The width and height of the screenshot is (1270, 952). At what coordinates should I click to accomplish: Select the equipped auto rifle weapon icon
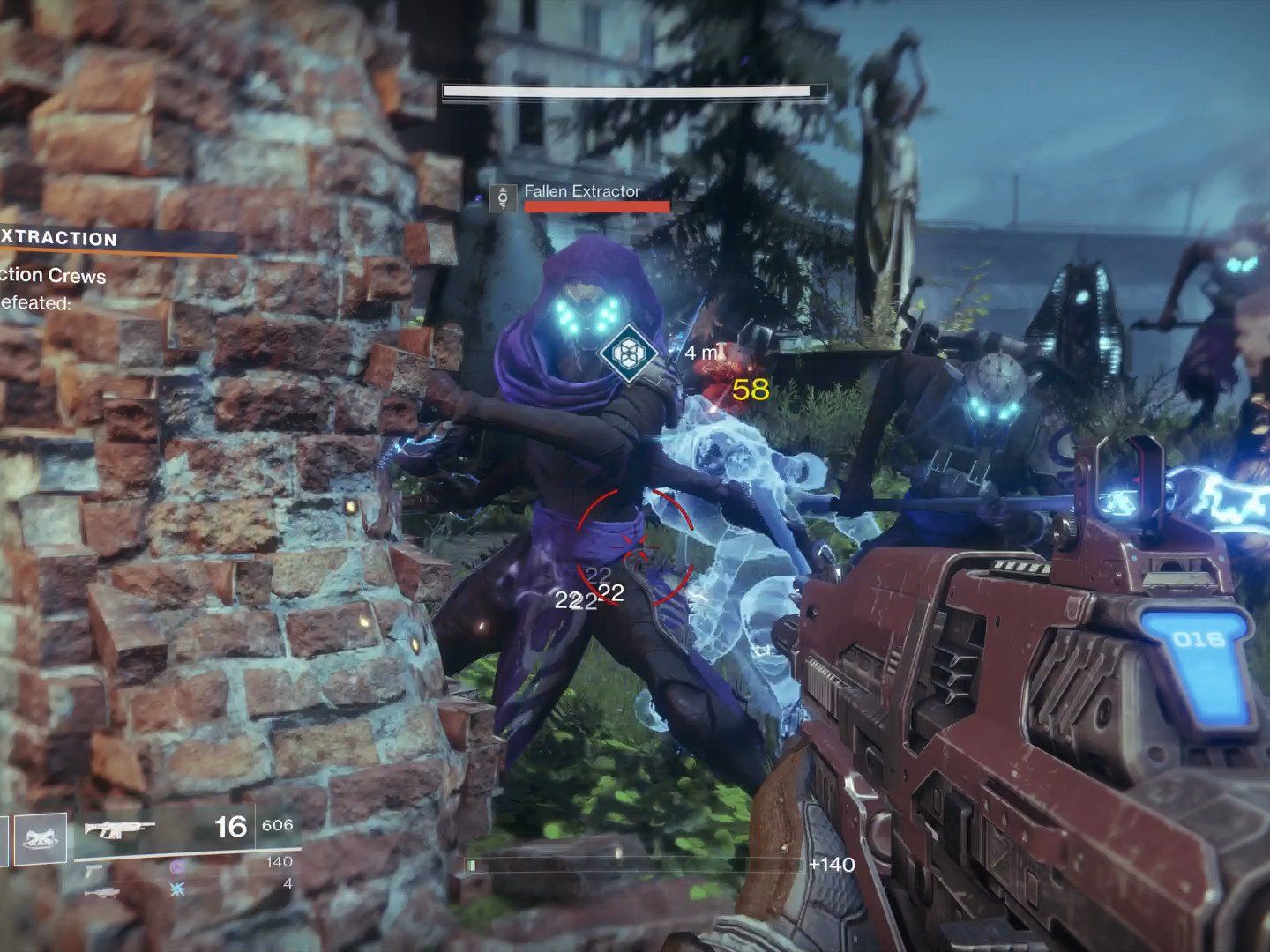pos(120,829)
